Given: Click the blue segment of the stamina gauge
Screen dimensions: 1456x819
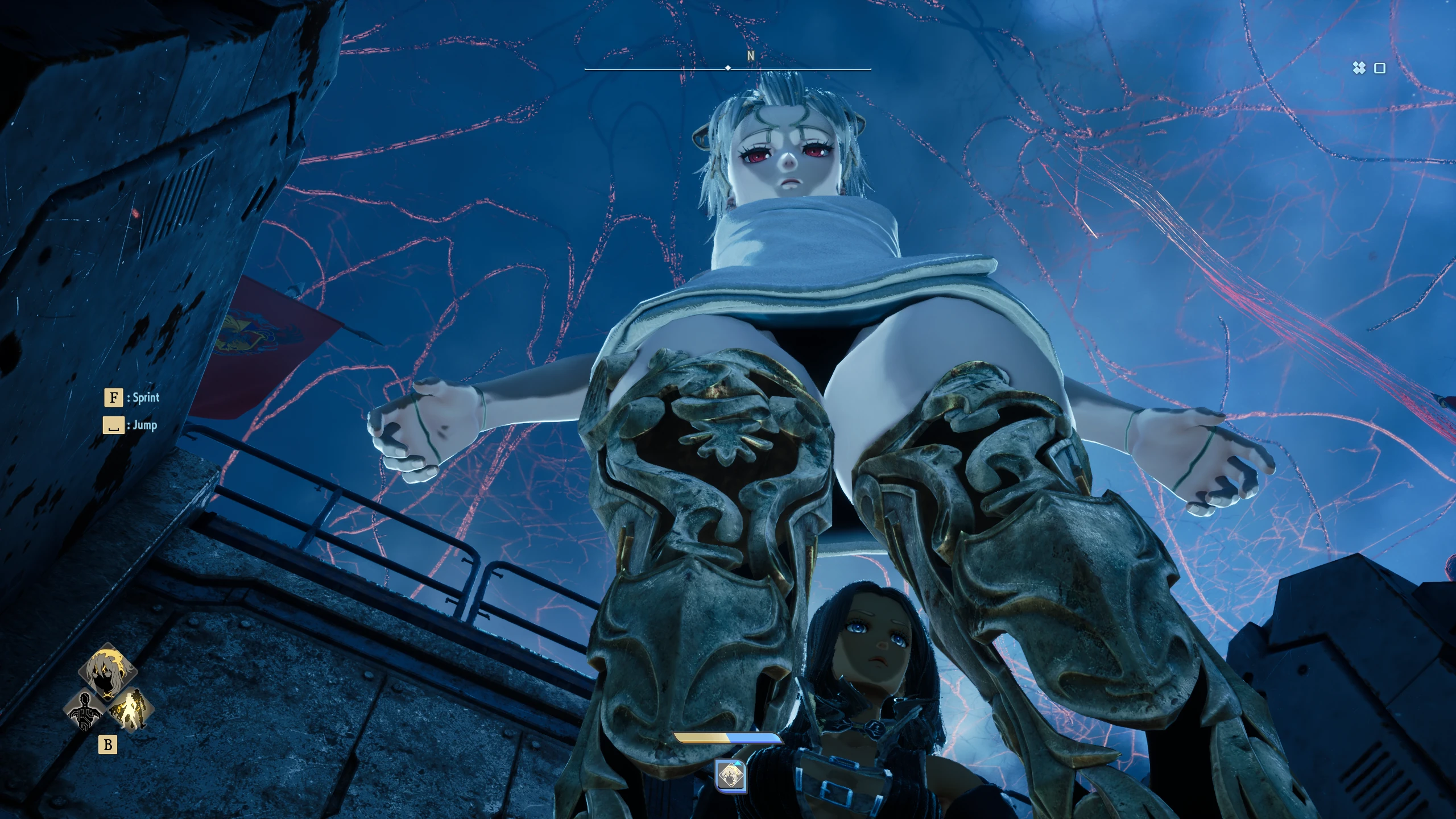Looking at the screenshot, I should 754,737.
